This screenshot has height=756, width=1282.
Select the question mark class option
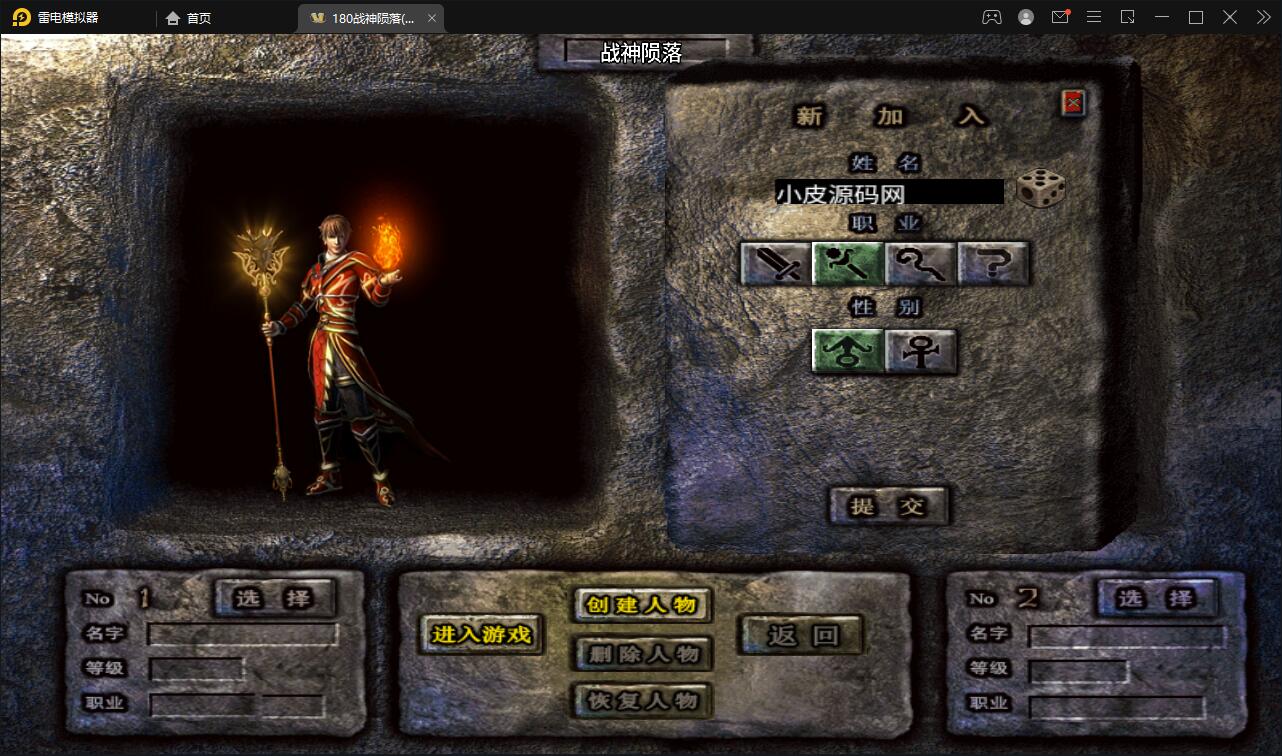993,264
